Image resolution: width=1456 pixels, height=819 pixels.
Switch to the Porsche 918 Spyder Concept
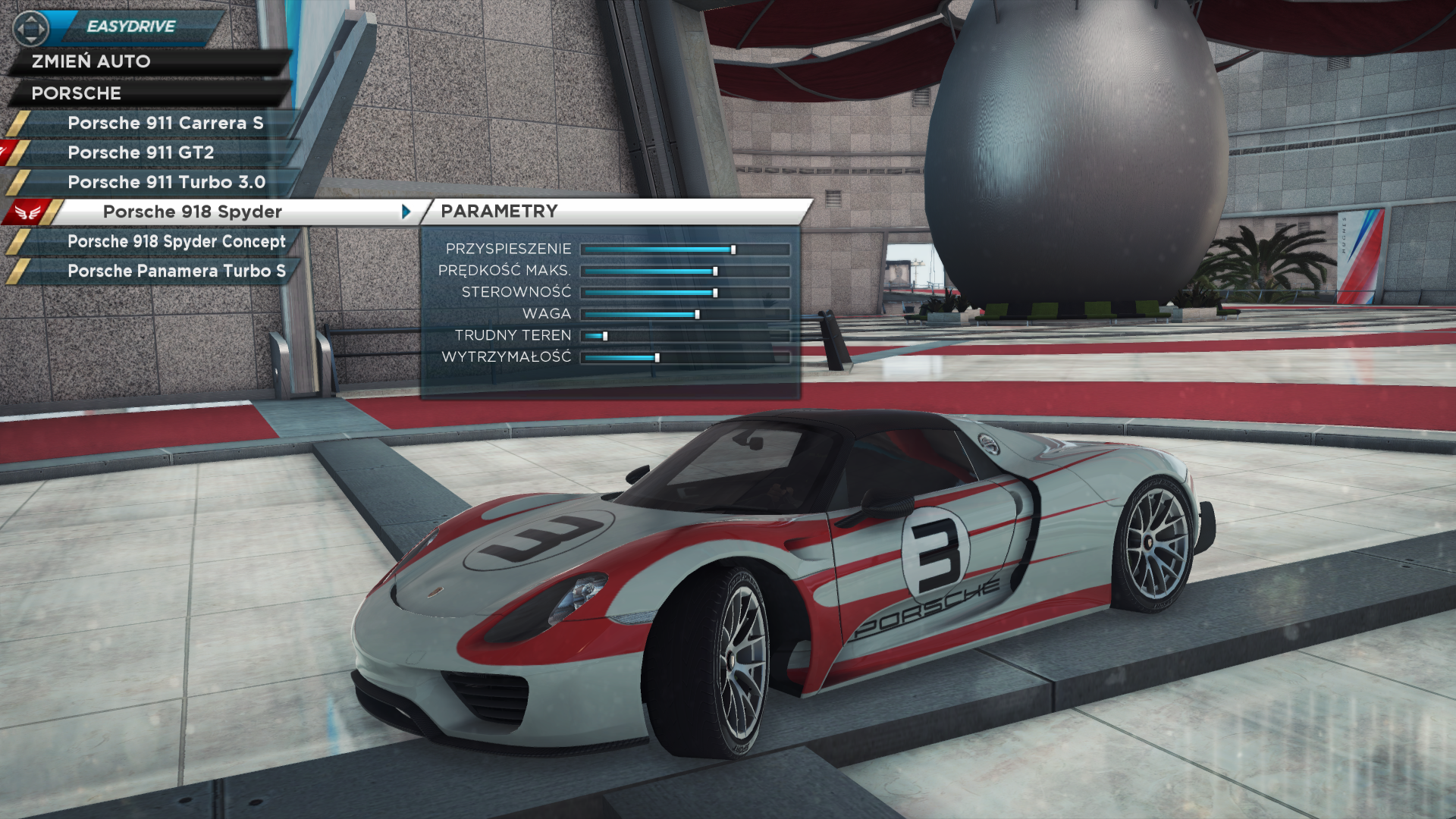pyautogui.click(x=176, y=241)
